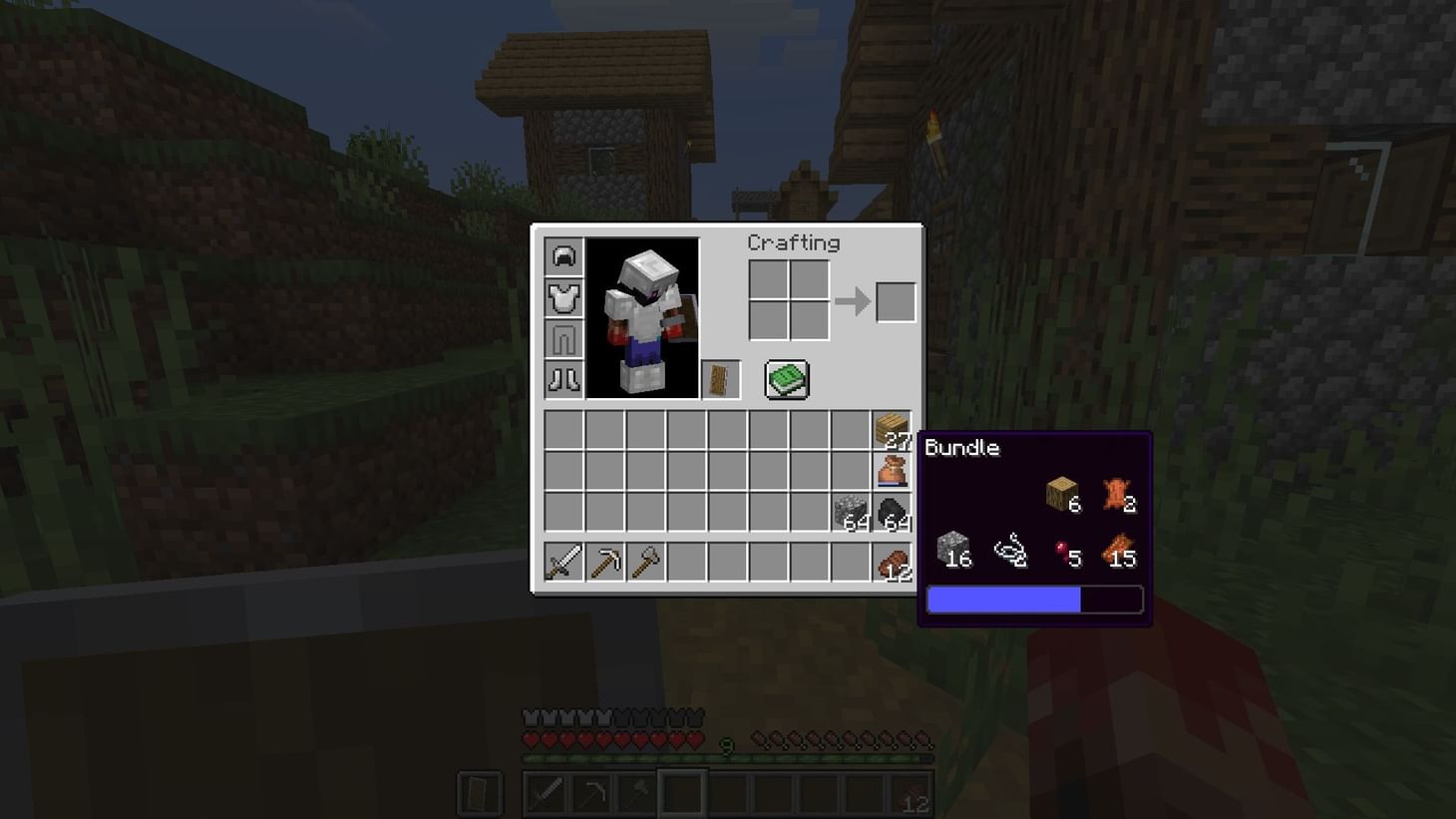
Task: Click the boots armor slot
Action: [563, 380]
